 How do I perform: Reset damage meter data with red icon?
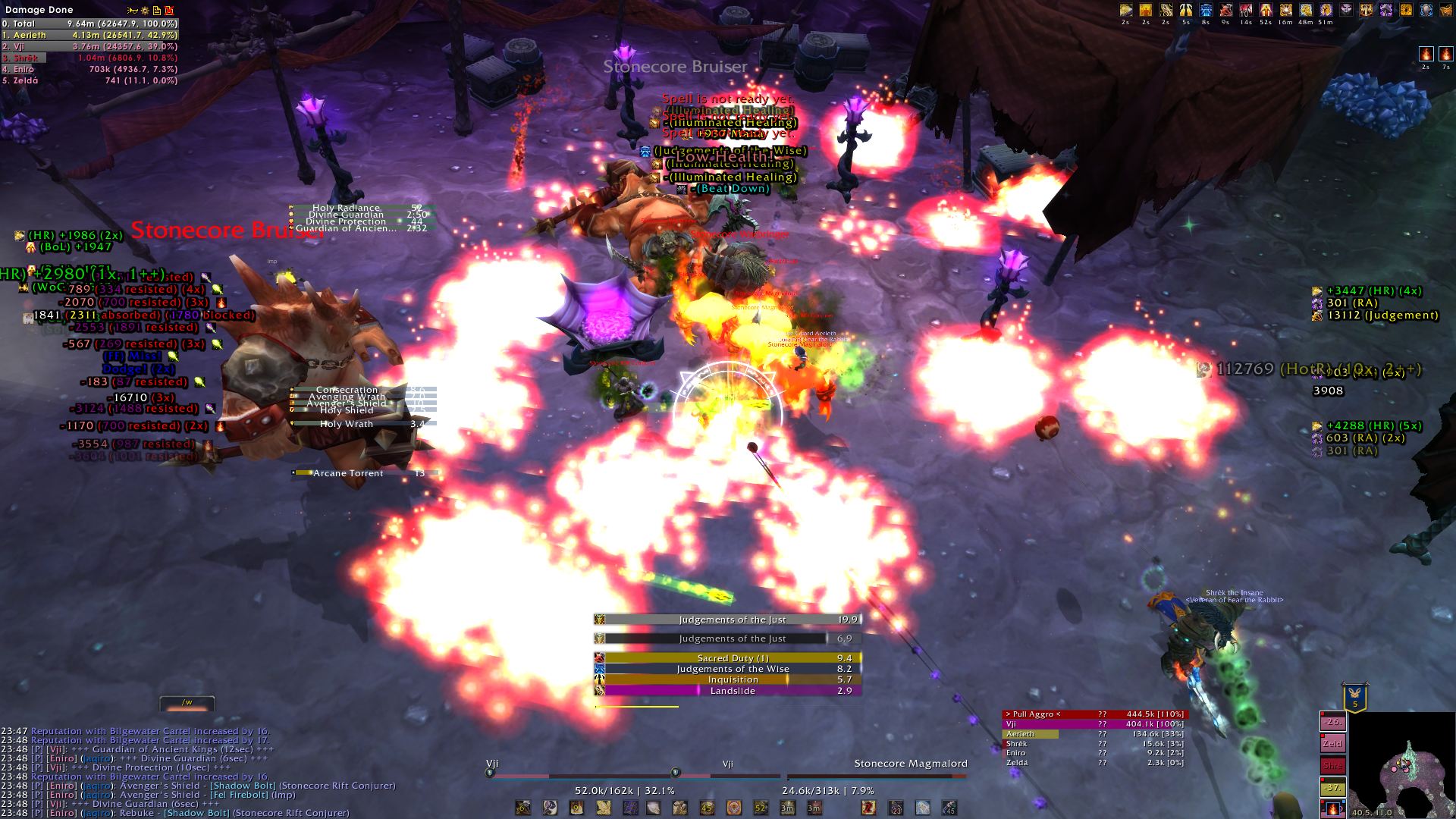[x=169, y=11]
